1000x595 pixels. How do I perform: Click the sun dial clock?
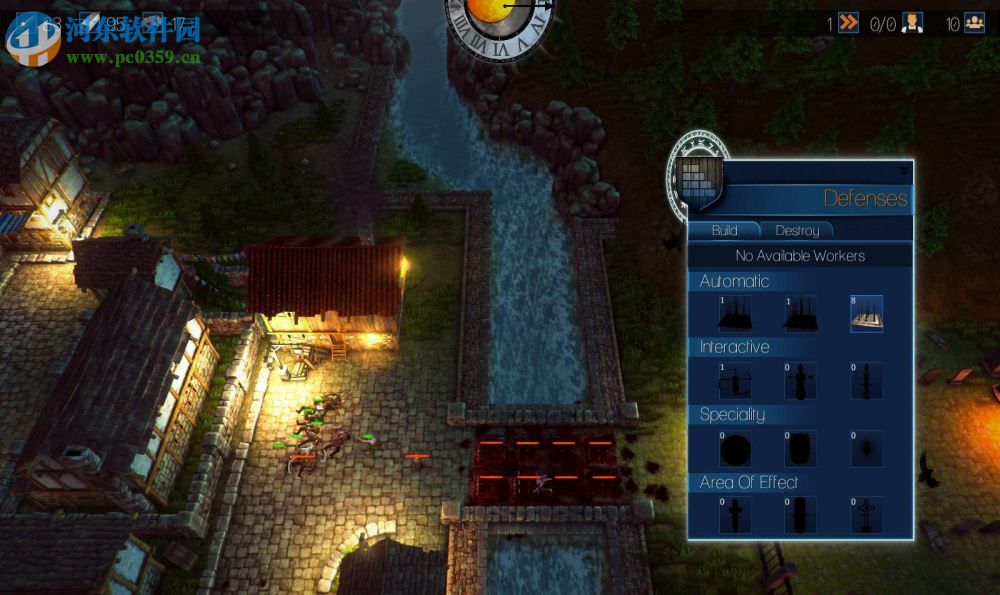click(x=499, y=22)
